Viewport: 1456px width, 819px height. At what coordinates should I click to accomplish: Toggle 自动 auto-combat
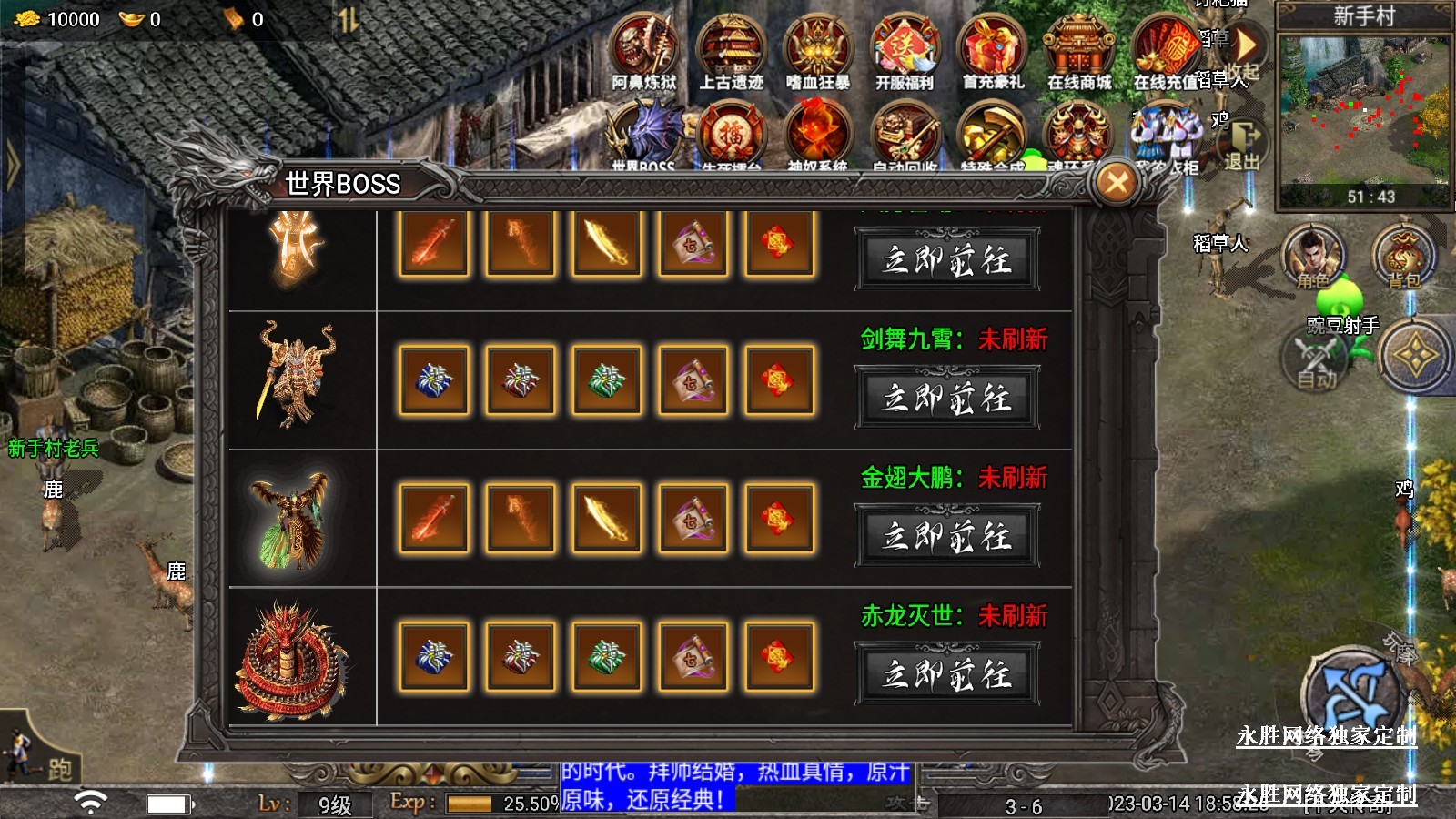1317,361
